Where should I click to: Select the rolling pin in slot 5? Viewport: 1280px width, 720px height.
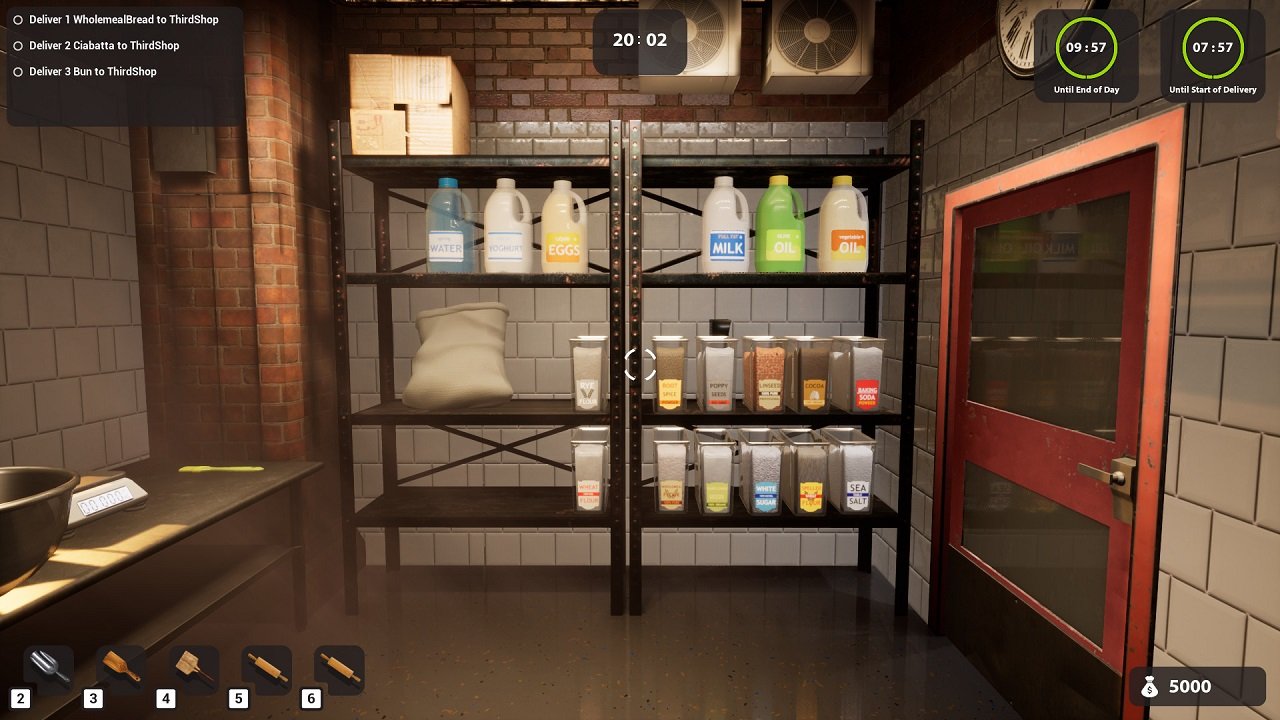[x=266, y=668]
